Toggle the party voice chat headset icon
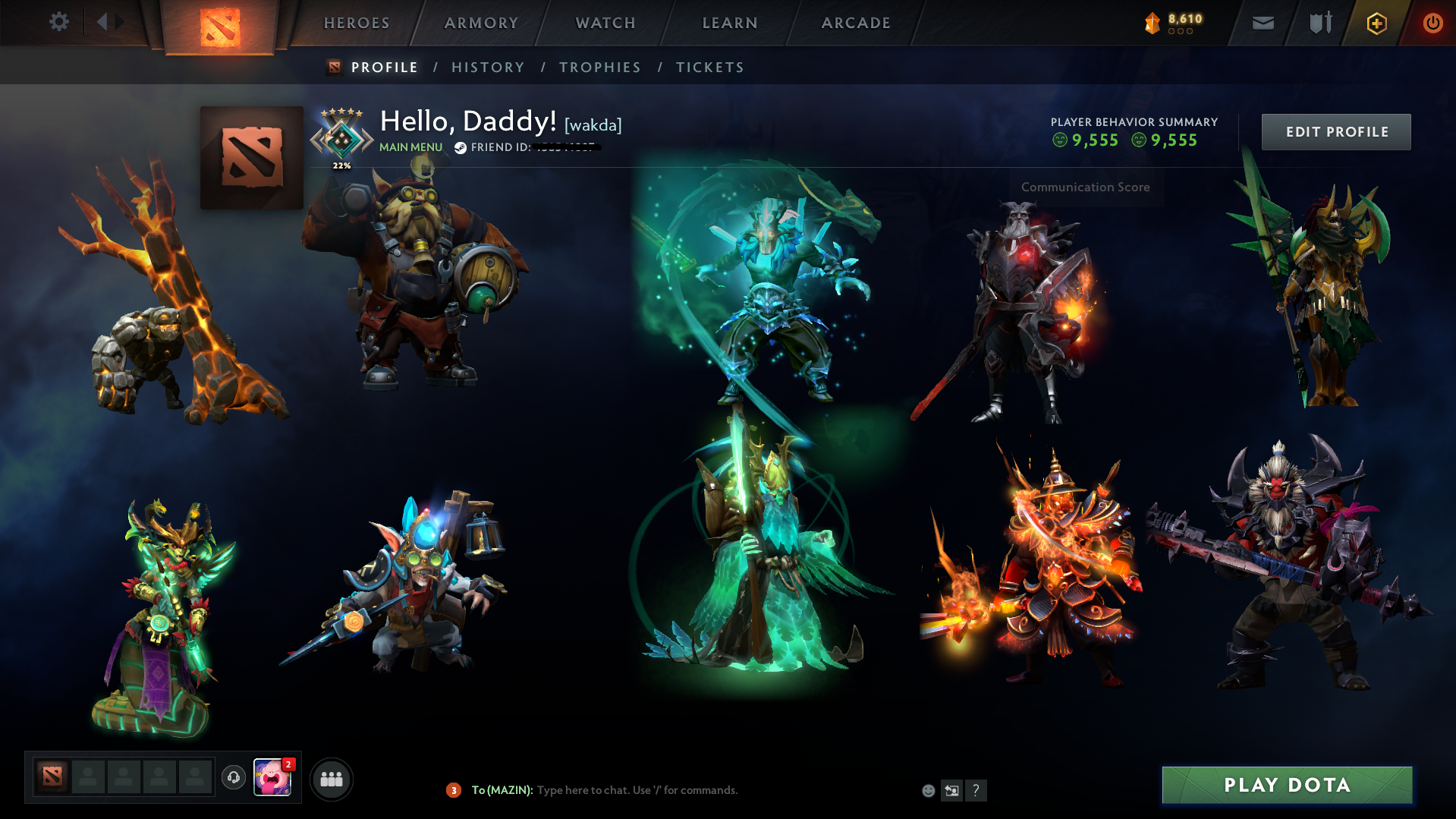This screenshot has width=1456, height=819. [x=233, y=778]
